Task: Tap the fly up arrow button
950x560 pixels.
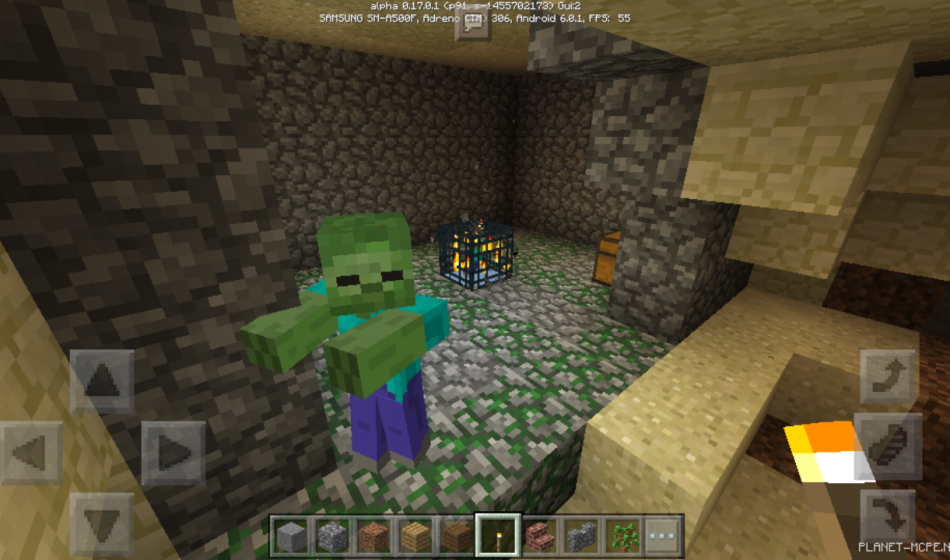Action: tap(888, 376)
